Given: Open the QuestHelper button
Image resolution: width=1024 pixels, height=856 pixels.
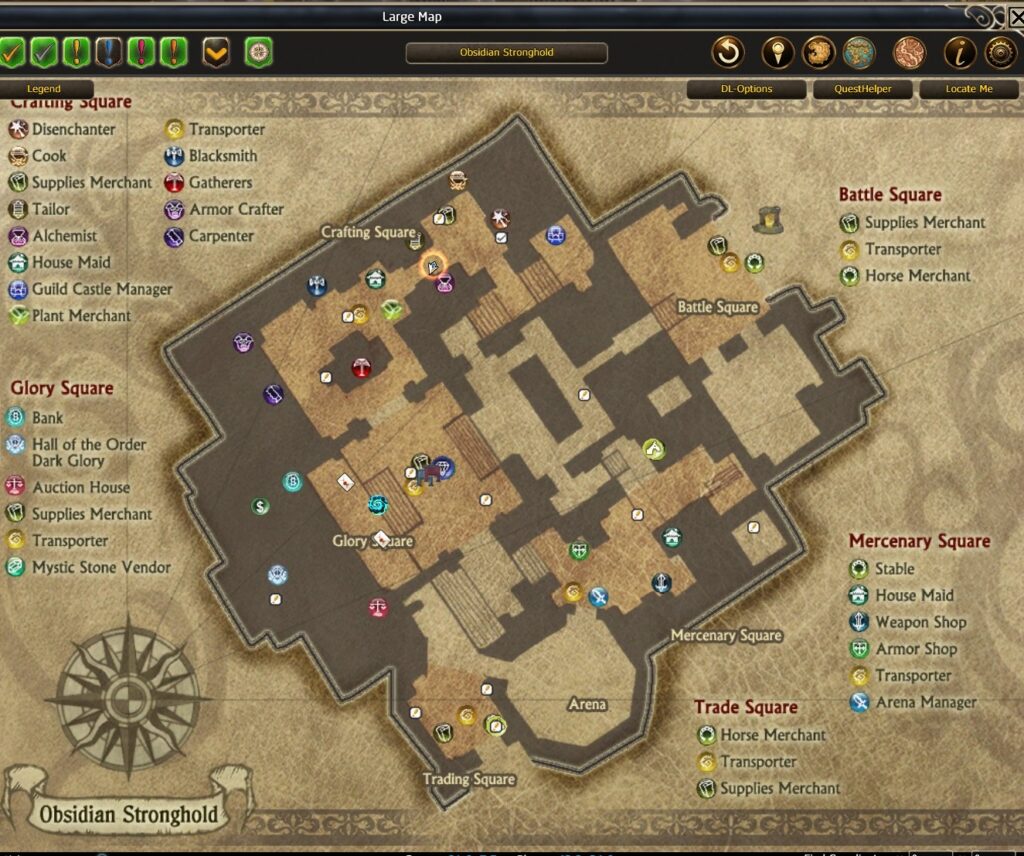Looking at the screenshot, I should click(x=862, y=89).
